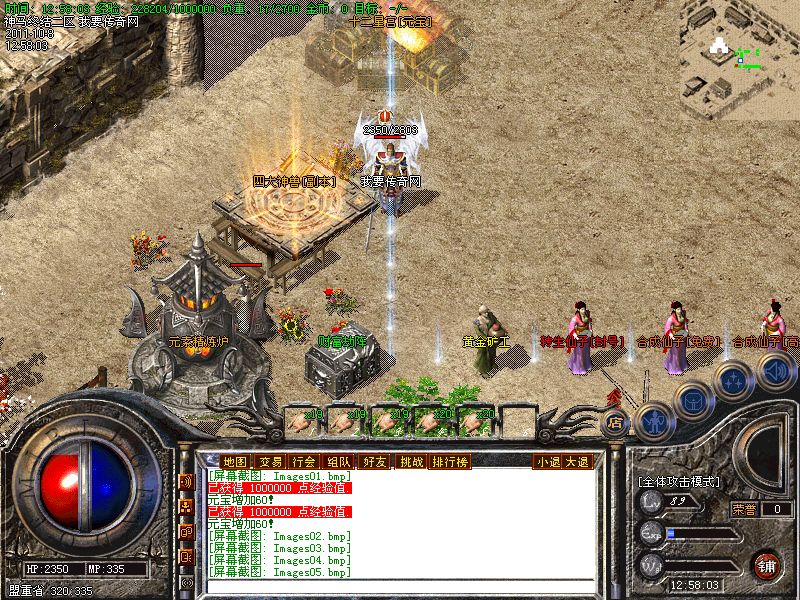
Task: Click the minimap in the corner
Action: [742, 58]
